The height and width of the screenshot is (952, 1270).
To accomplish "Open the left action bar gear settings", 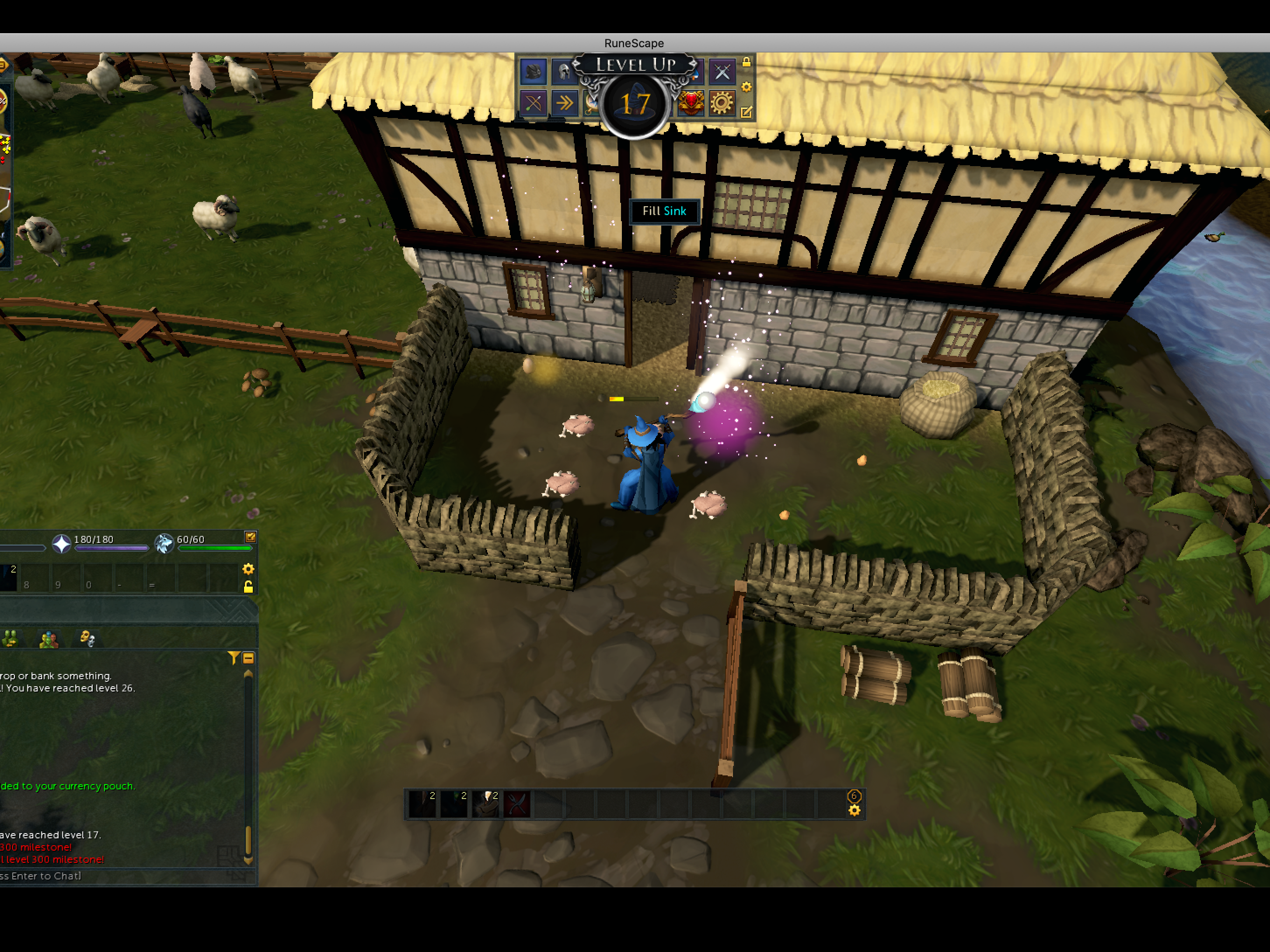I will click(x=248, y=569).
